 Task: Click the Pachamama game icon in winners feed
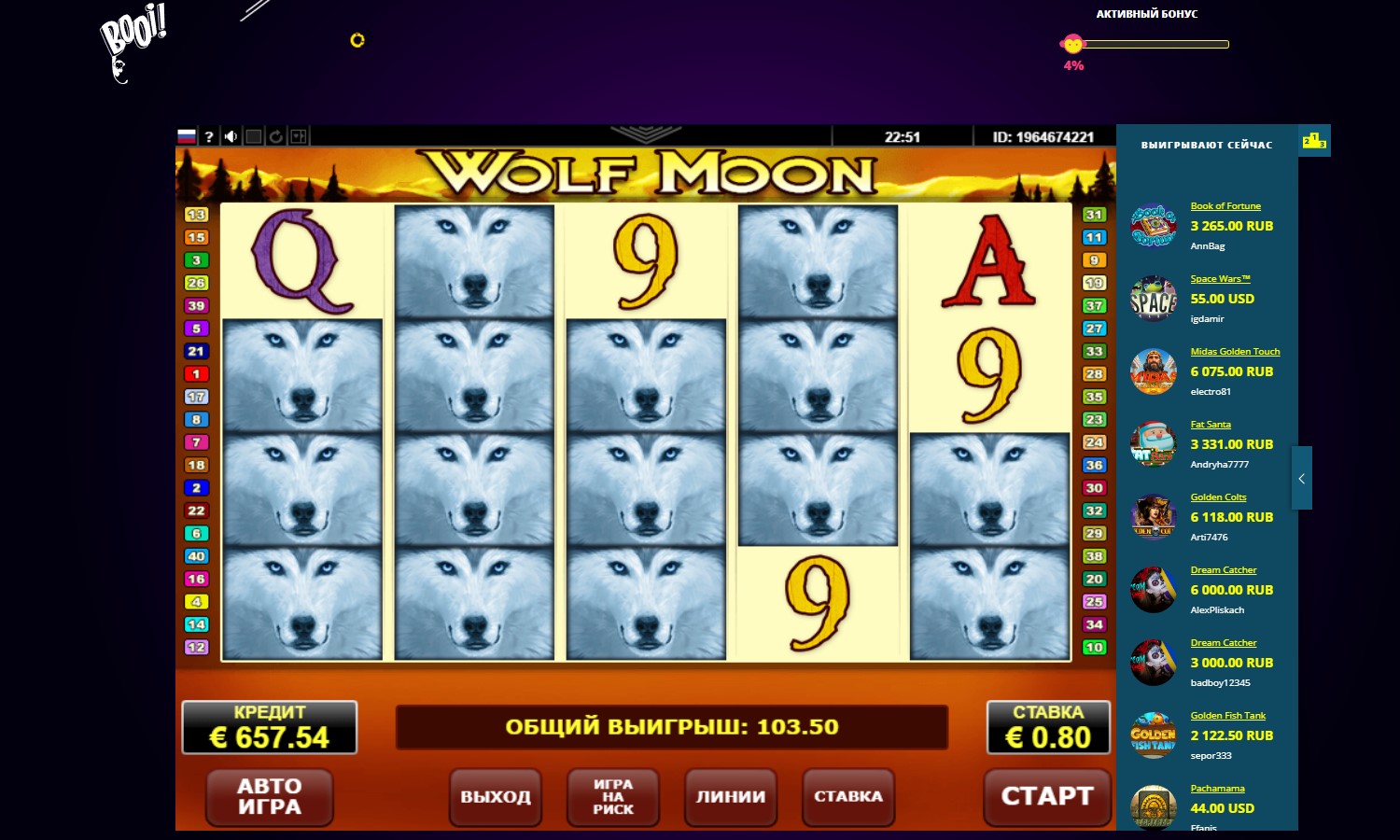[1154, 808]
